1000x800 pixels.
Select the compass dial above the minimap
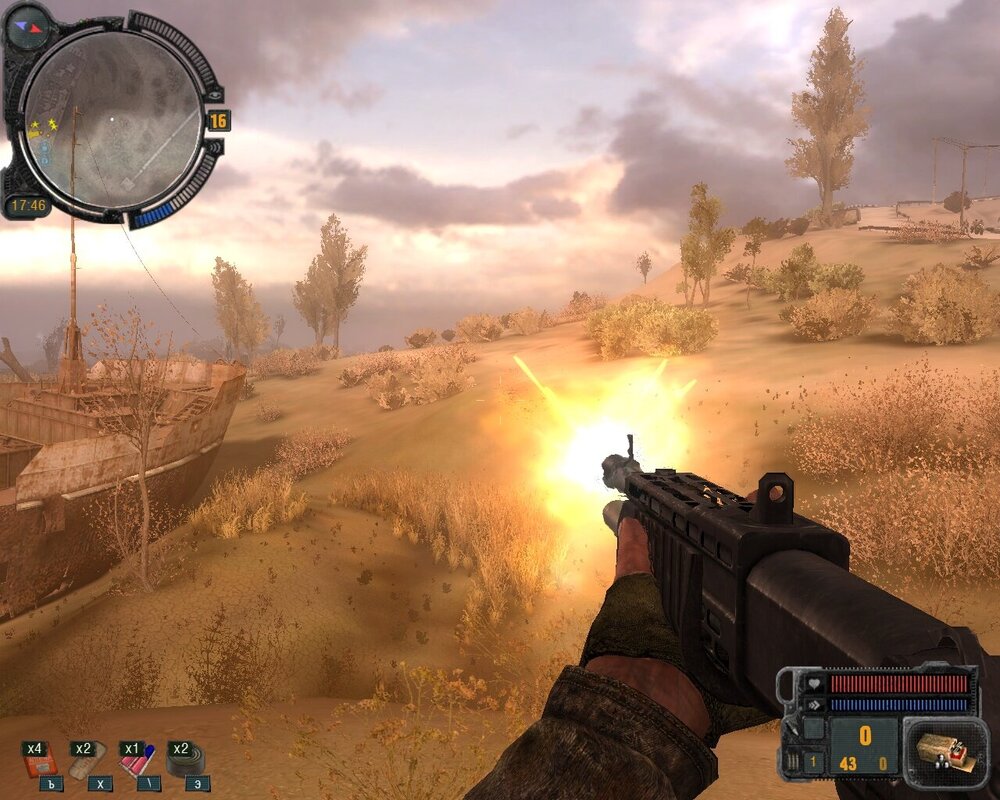point(27,26)
